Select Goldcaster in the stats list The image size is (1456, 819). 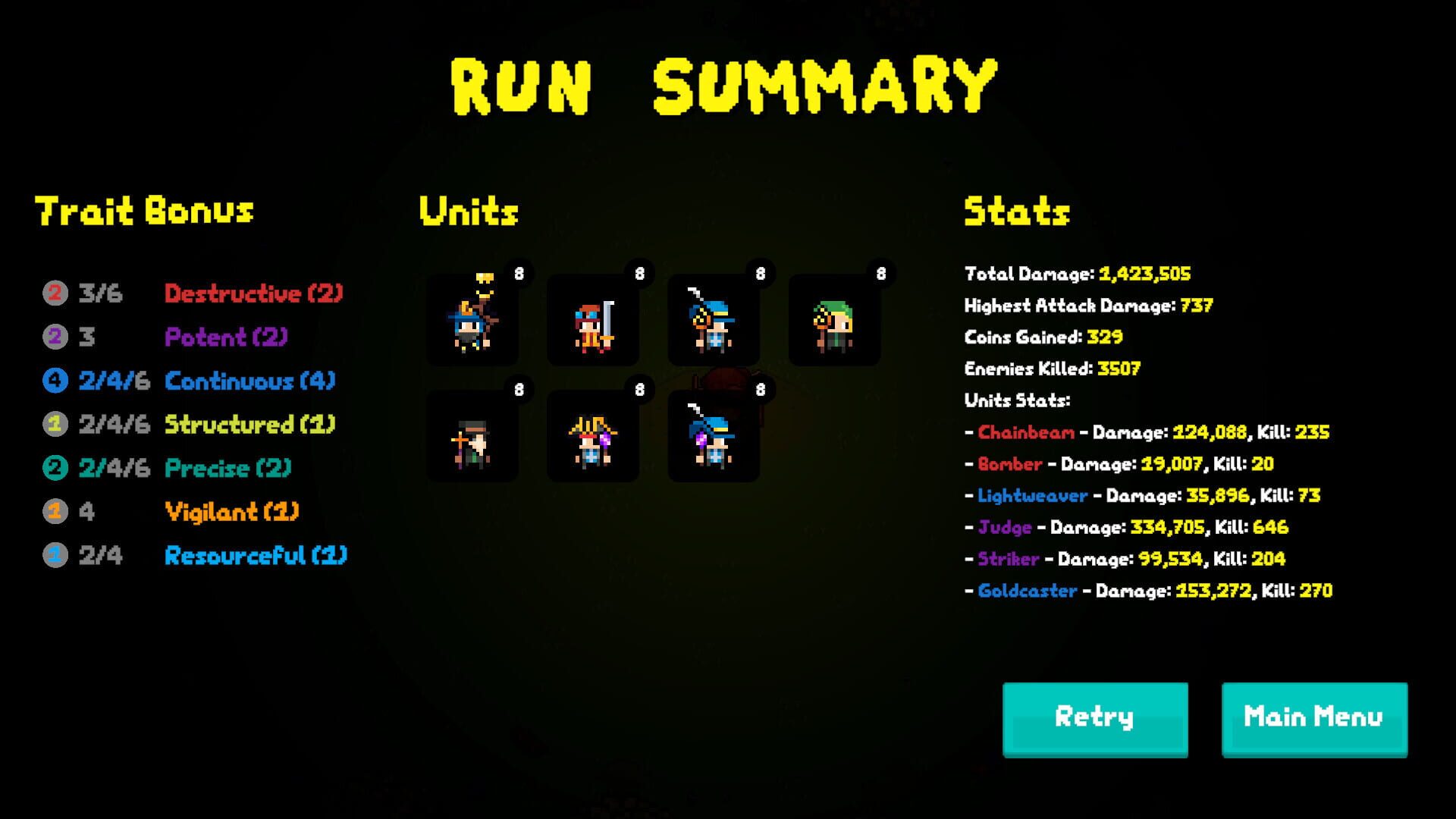pyautogui.click(x=1028, y=591)
